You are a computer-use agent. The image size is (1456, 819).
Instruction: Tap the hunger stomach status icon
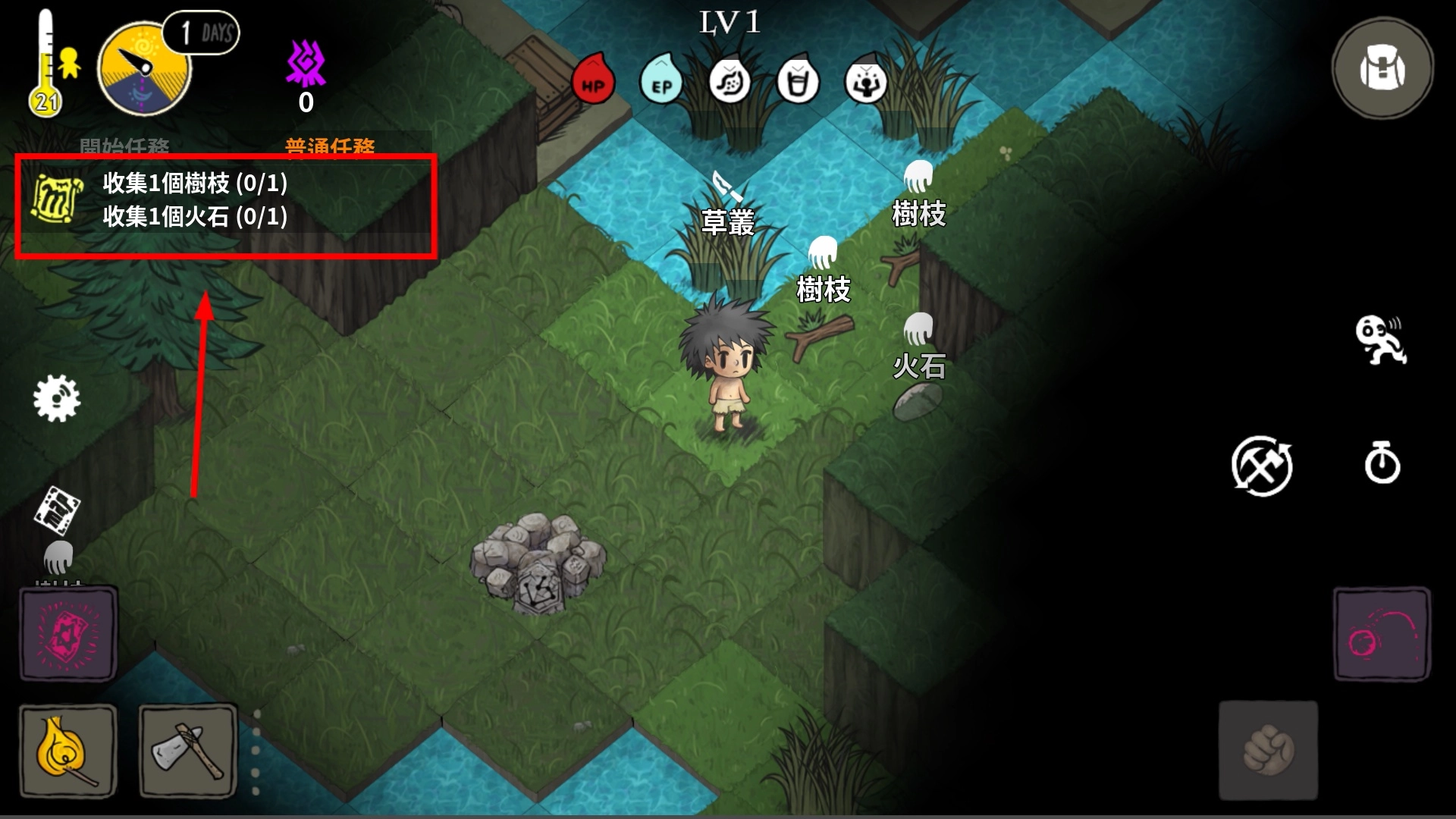(x=730, y=82)
